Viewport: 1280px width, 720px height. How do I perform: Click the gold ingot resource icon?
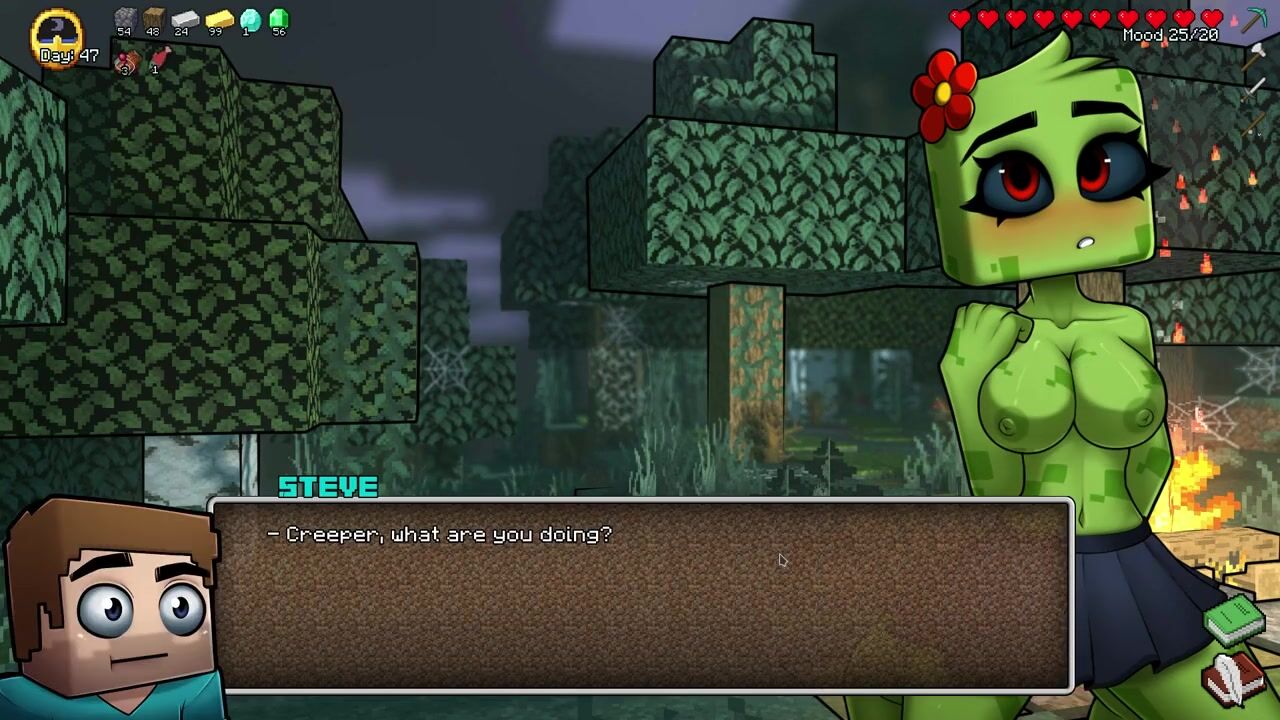pyautogui.click(x=219, y=18)
